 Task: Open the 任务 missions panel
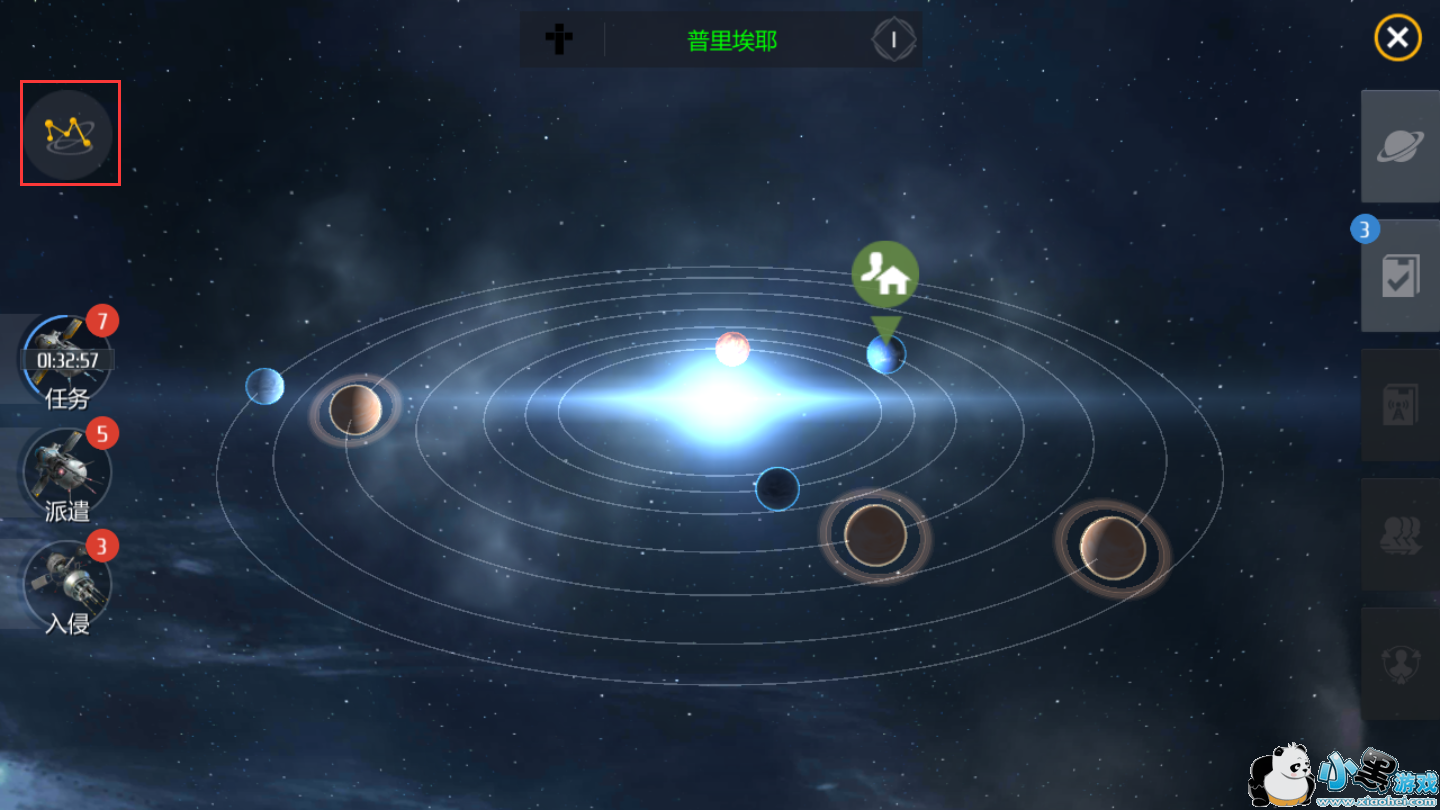pyautogui.click(x=67, y=362)
